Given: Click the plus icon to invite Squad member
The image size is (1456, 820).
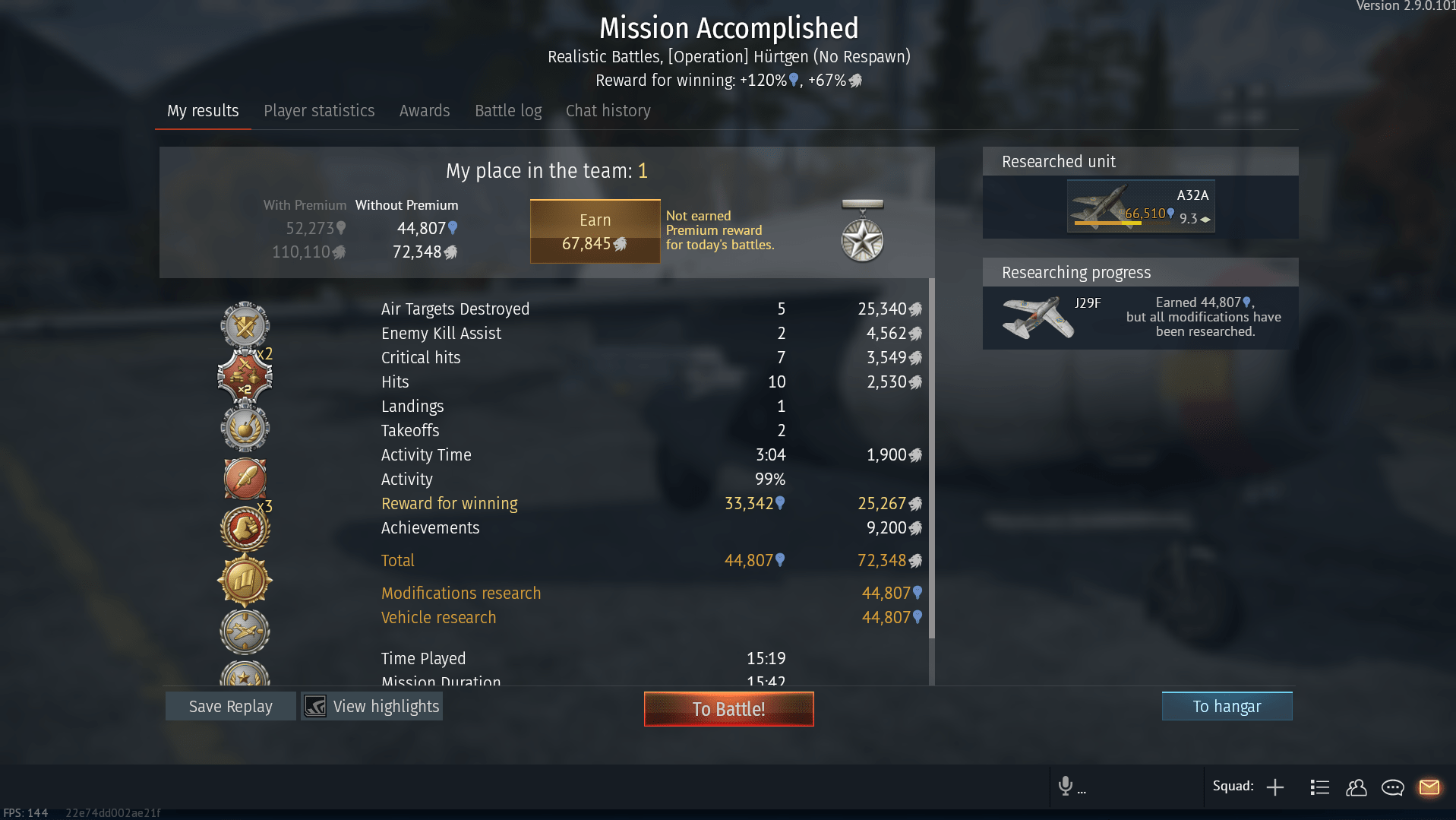Looking at the screenshot, I should point(1276,787).
